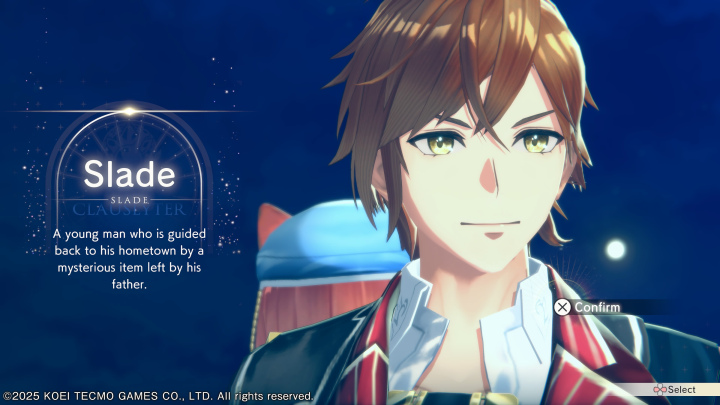Select the Slade character name panel
Screen dimensions: 720x405
[x=129, y=178]
